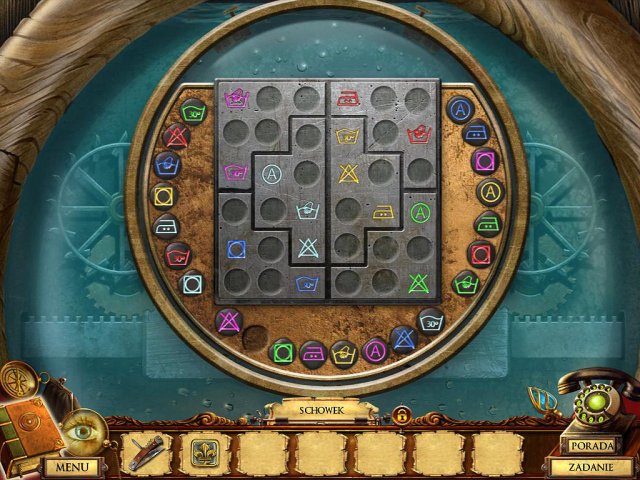
Task: Select the magenta crossed-triangle token
Action: (x=229, y=321)
